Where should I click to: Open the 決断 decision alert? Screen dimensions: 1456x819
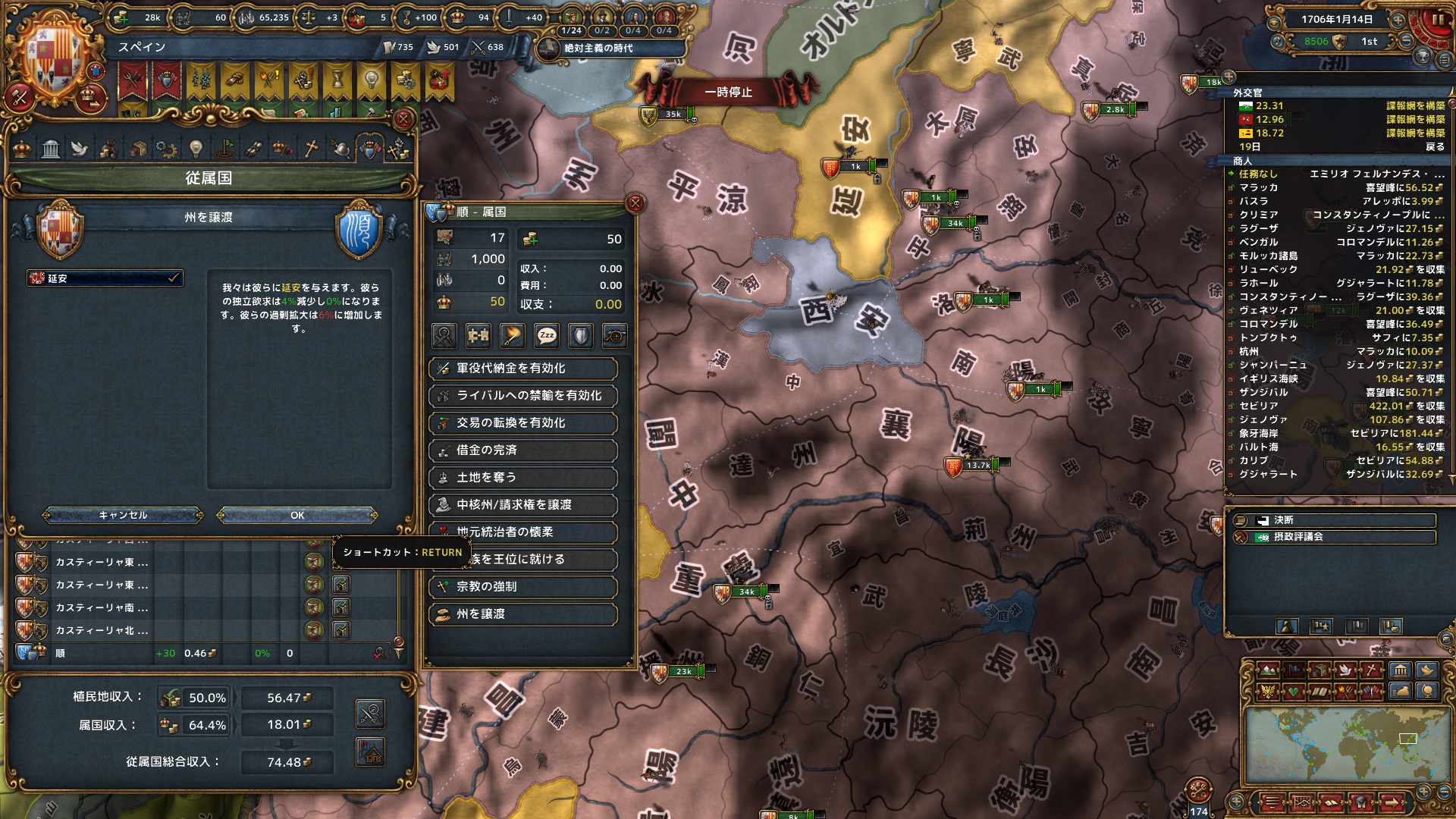click(x=1335, y=520)
